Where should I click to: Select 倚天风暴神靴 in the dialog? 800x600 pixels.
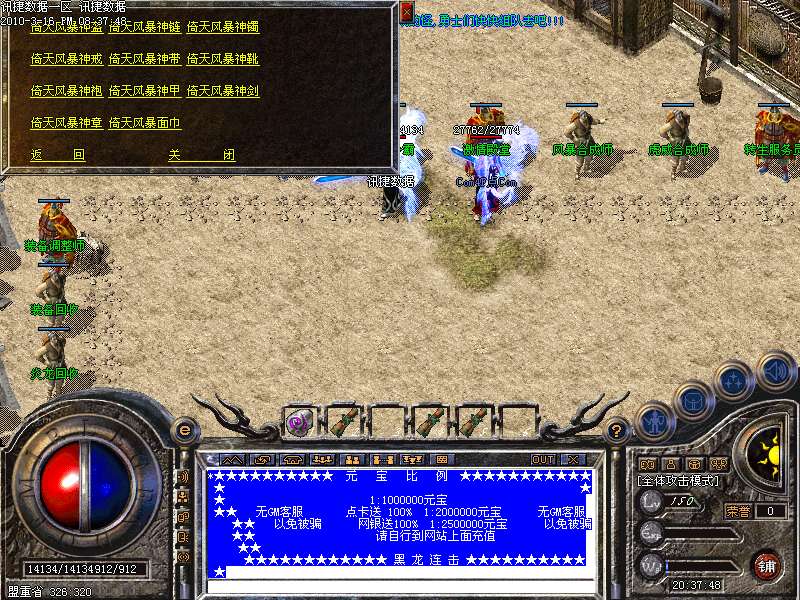[x=222, y=59]
